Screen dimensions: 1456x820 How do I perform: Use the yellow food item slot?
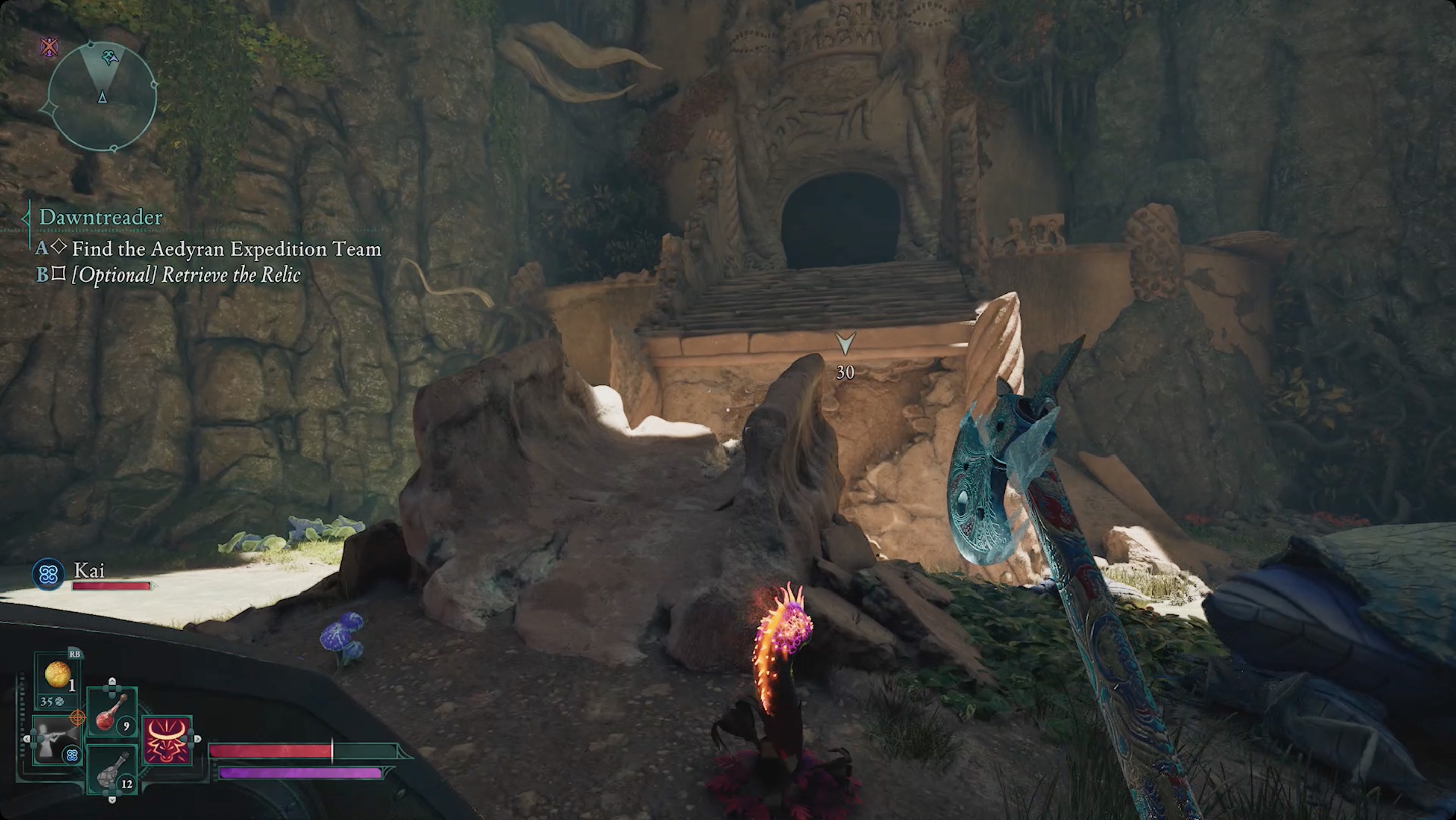(x=58, y=676)
